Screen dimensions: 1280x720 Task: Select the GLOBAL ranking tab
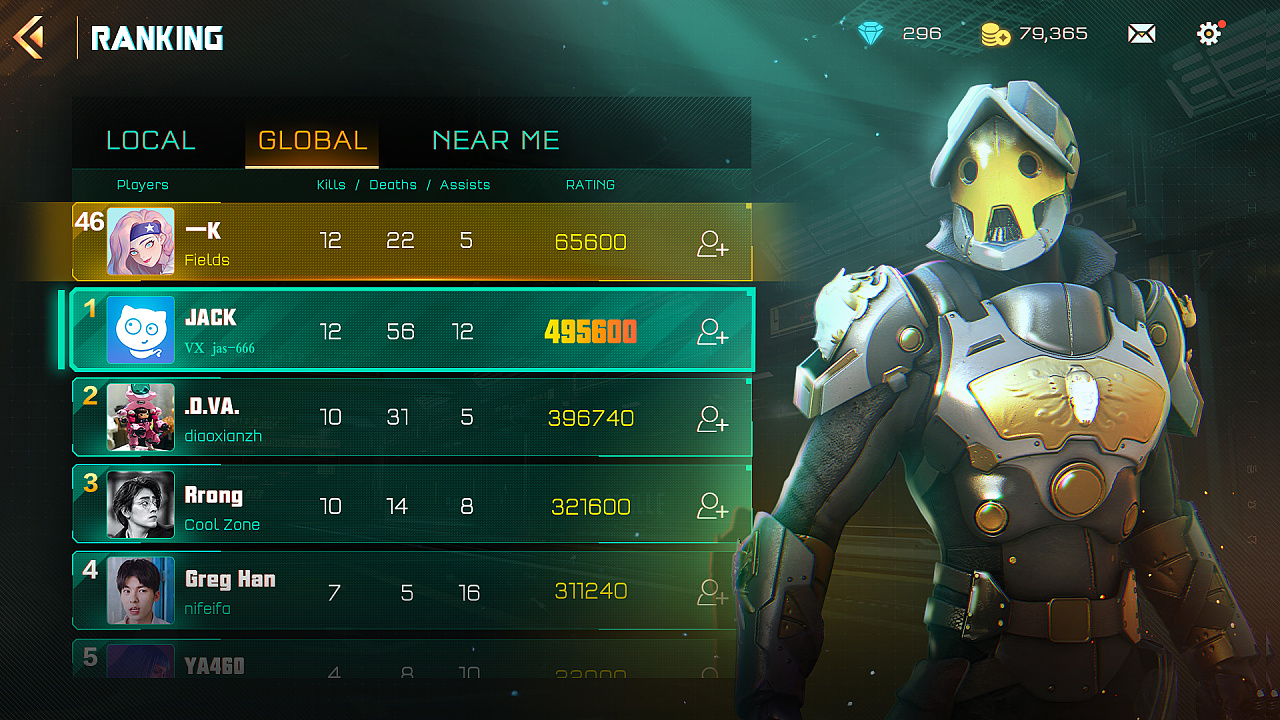312,140
